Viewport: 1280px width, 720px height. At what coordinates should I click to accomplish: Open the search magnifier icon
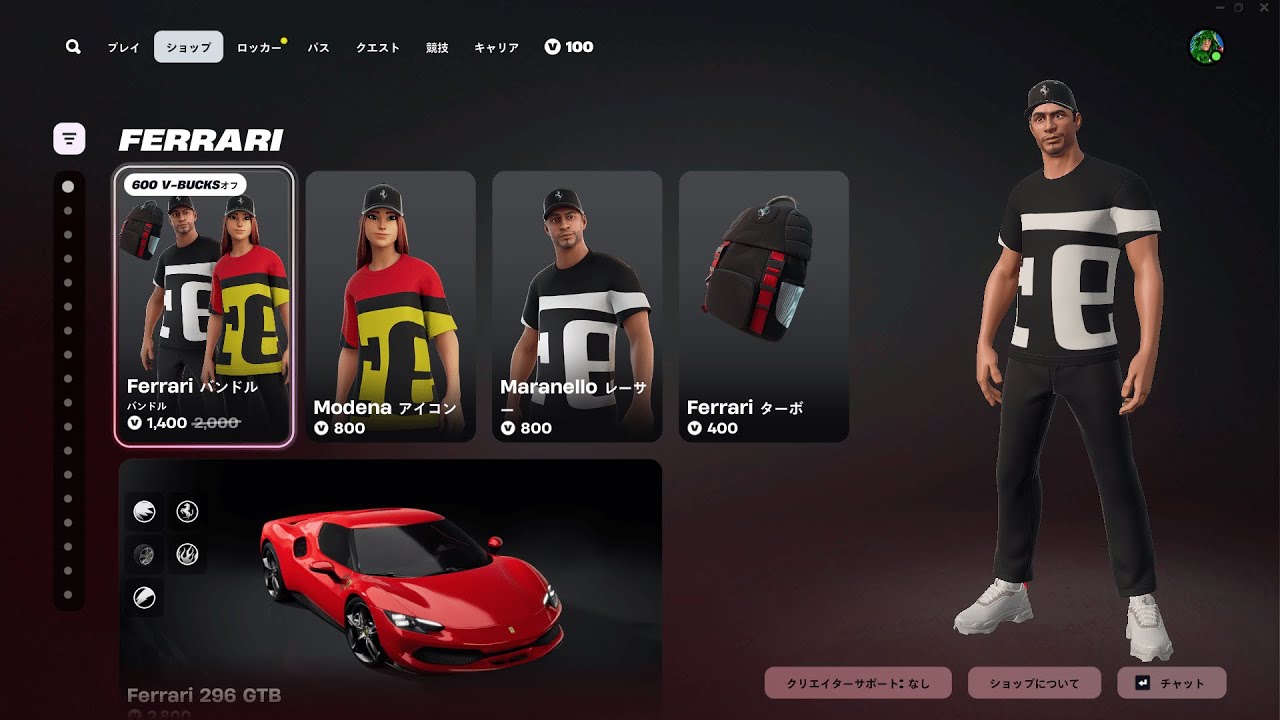[x=73, y=47]
